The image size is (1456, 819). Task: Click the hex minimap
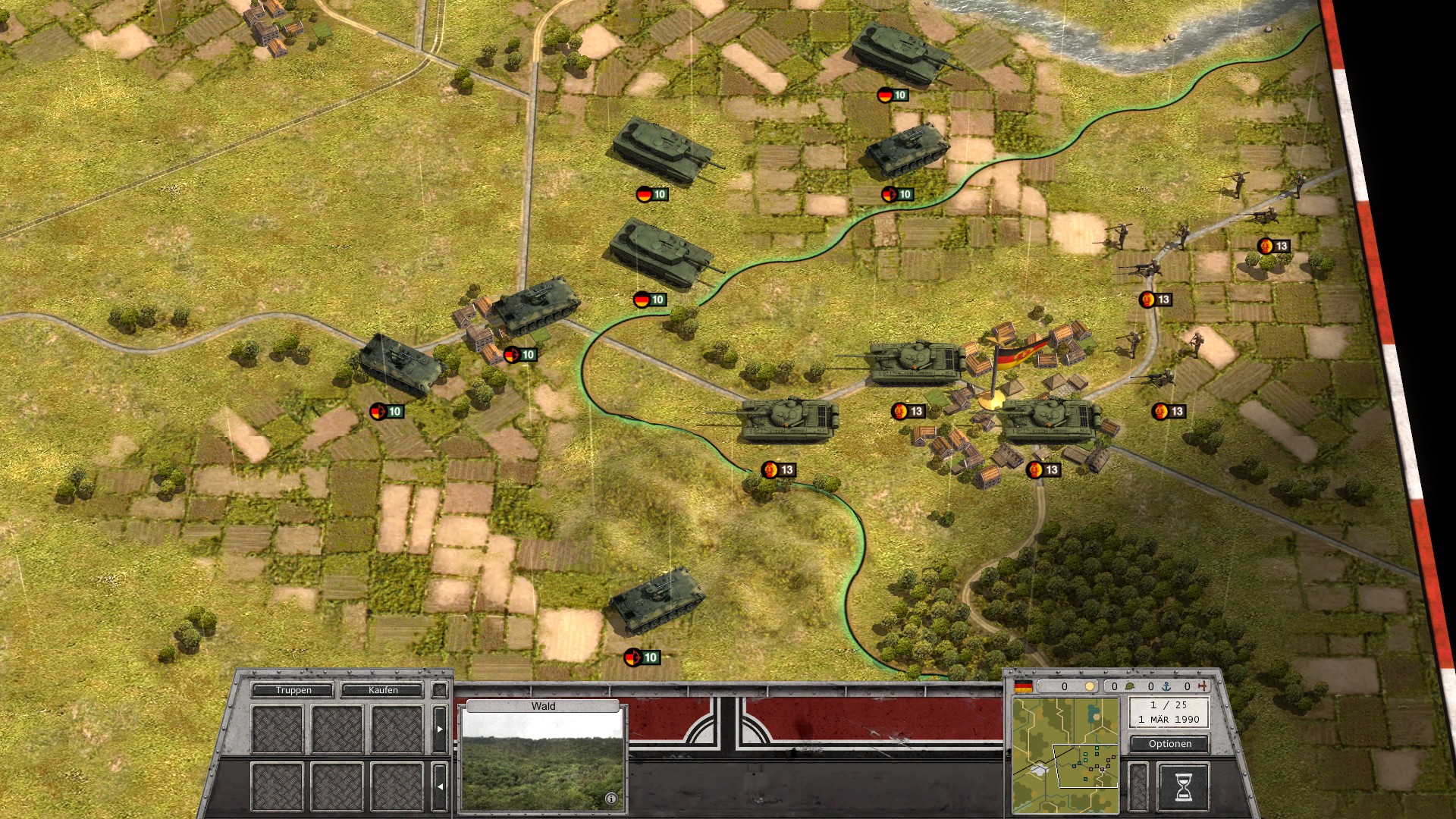tap(1065, 755)
